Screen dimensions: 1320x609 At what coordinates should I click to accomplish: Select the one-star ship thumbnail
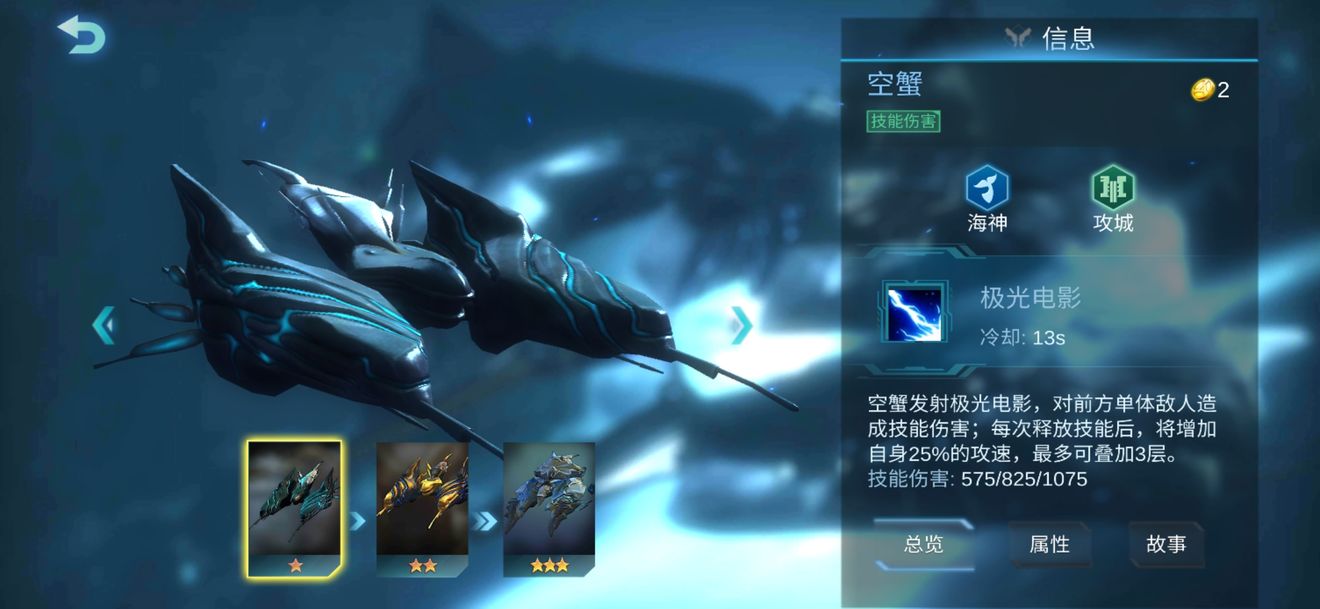click(295, 508)
